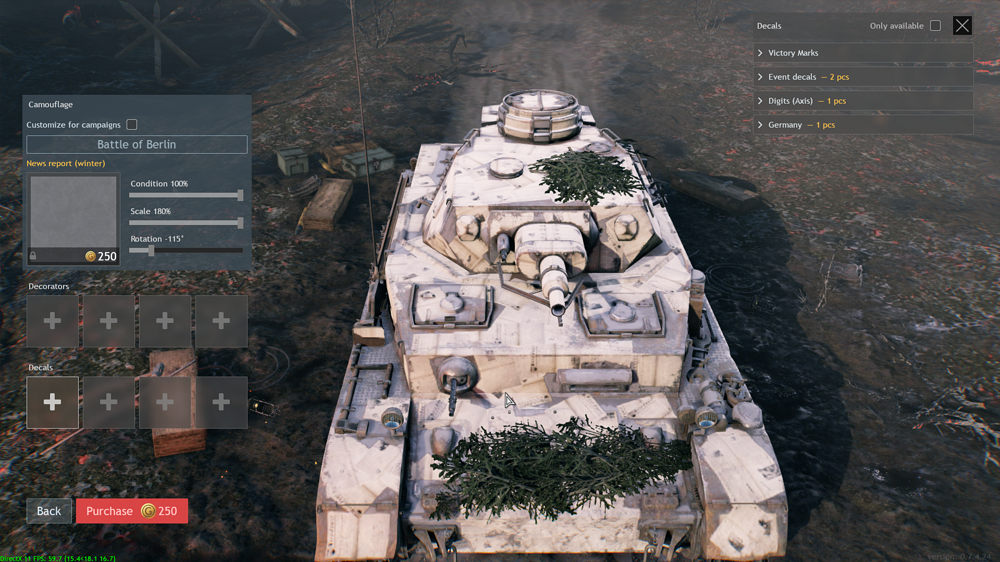1000x562 pixels.
Task: Select the highlighted decal slot
Action: (x=53, y=402)
